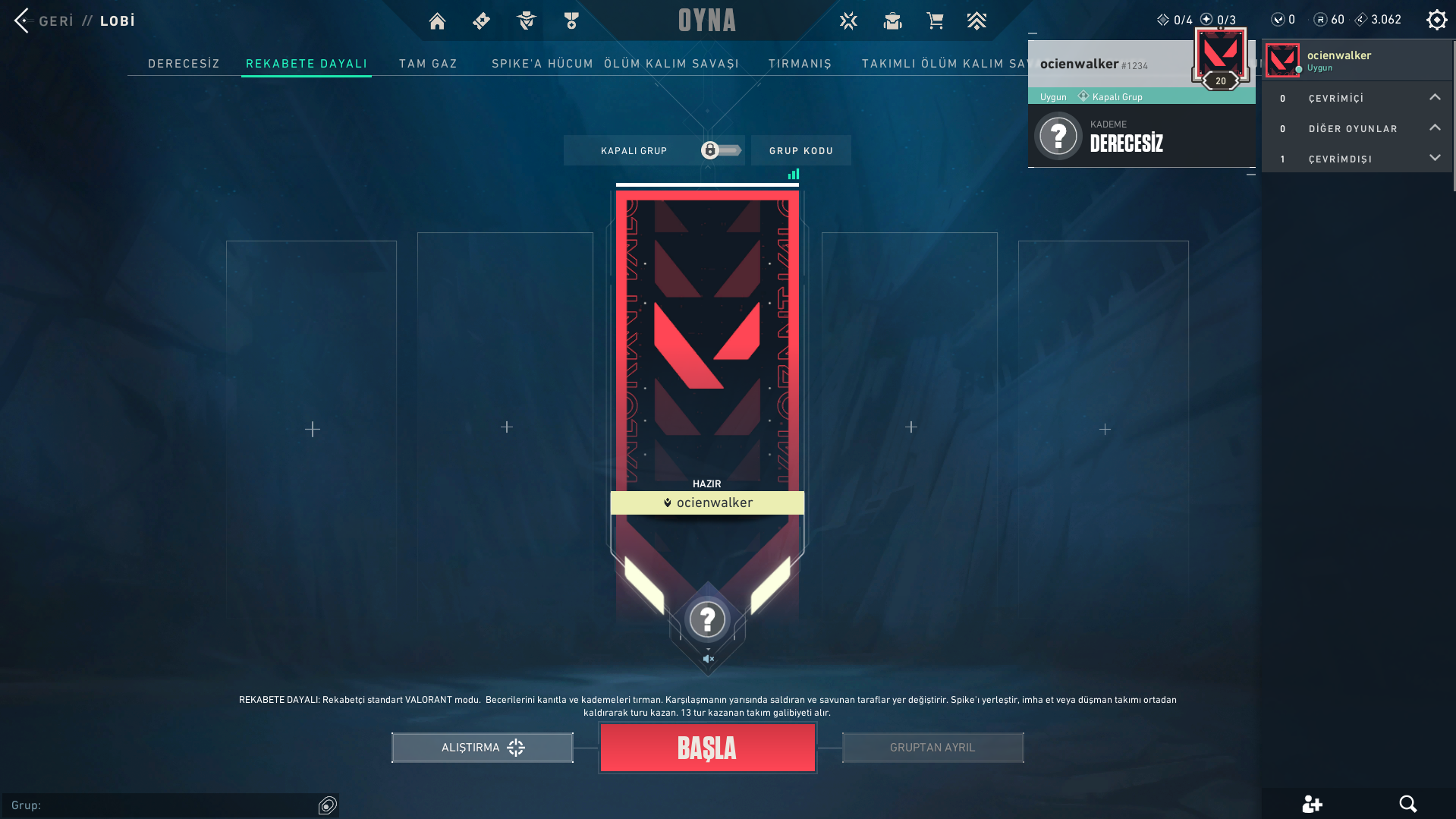Screen dimensions: 1456x819
Task: Open the Collection backpack icon
Action: coord(893,20)
